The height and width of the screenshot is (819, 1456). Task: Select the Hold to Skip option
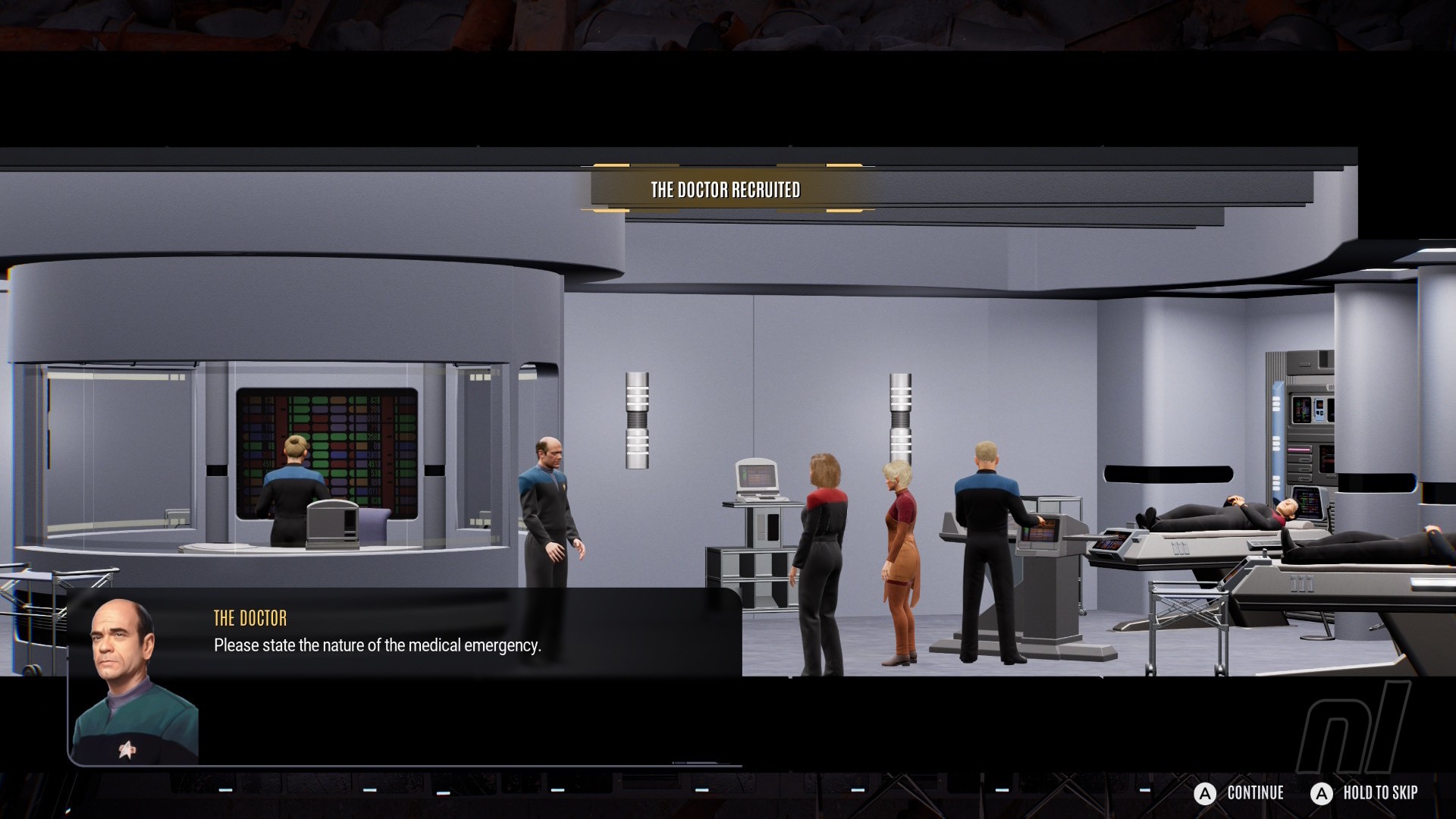[1364, 793]
